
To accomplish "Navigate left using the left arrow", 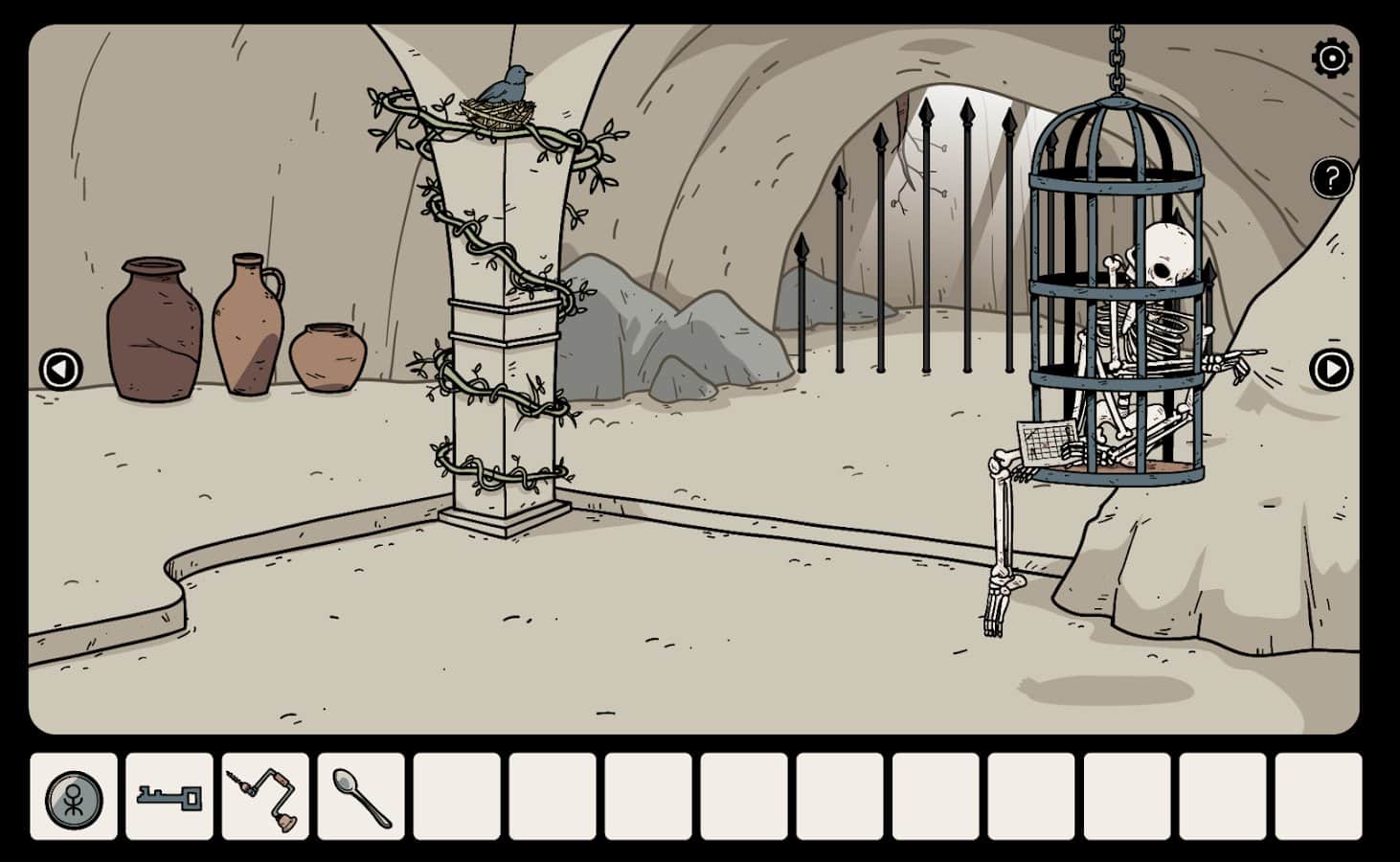I will (62, 368).
